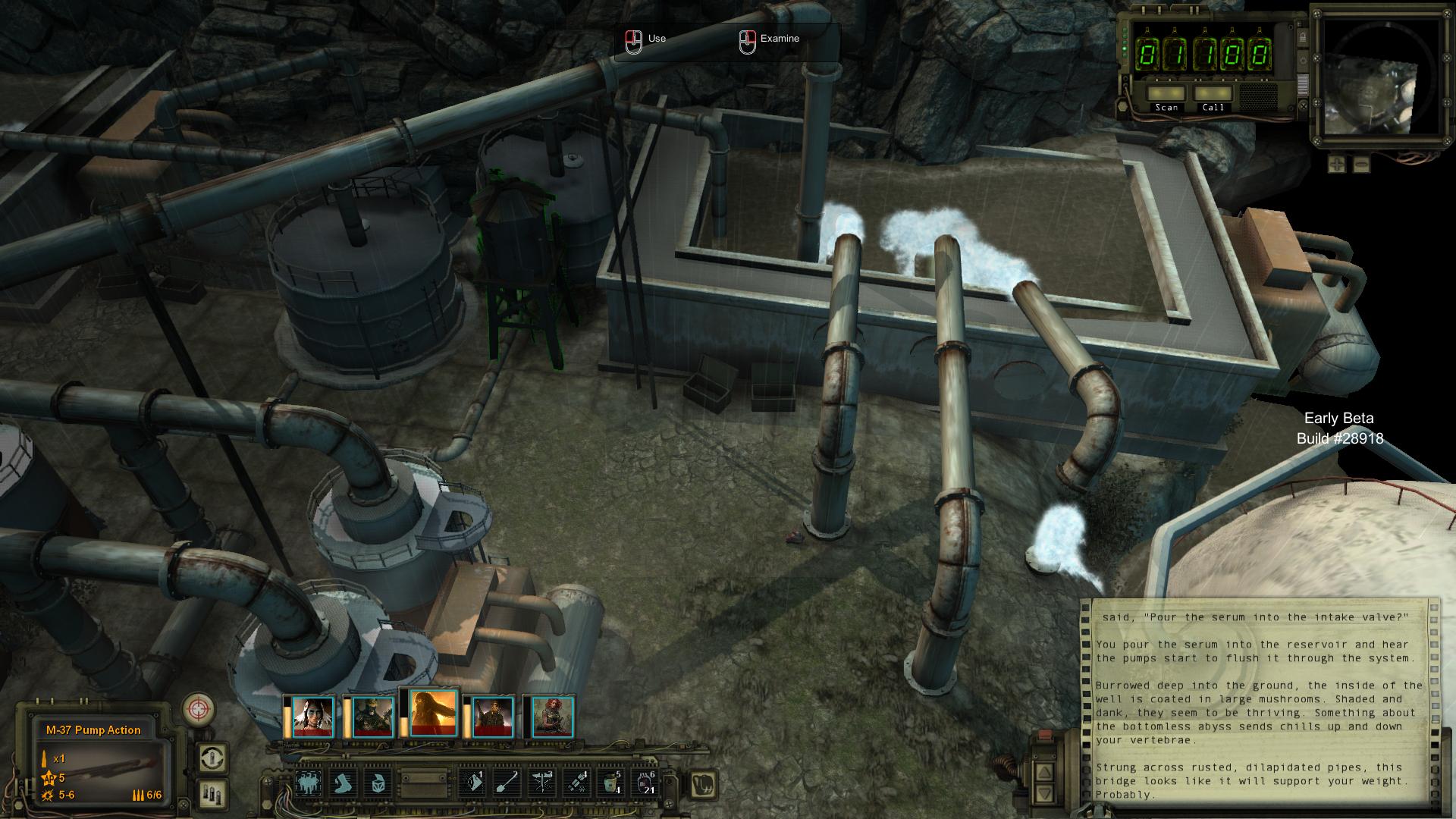Select the gas-masked soldier portrait

coord(373,717)
